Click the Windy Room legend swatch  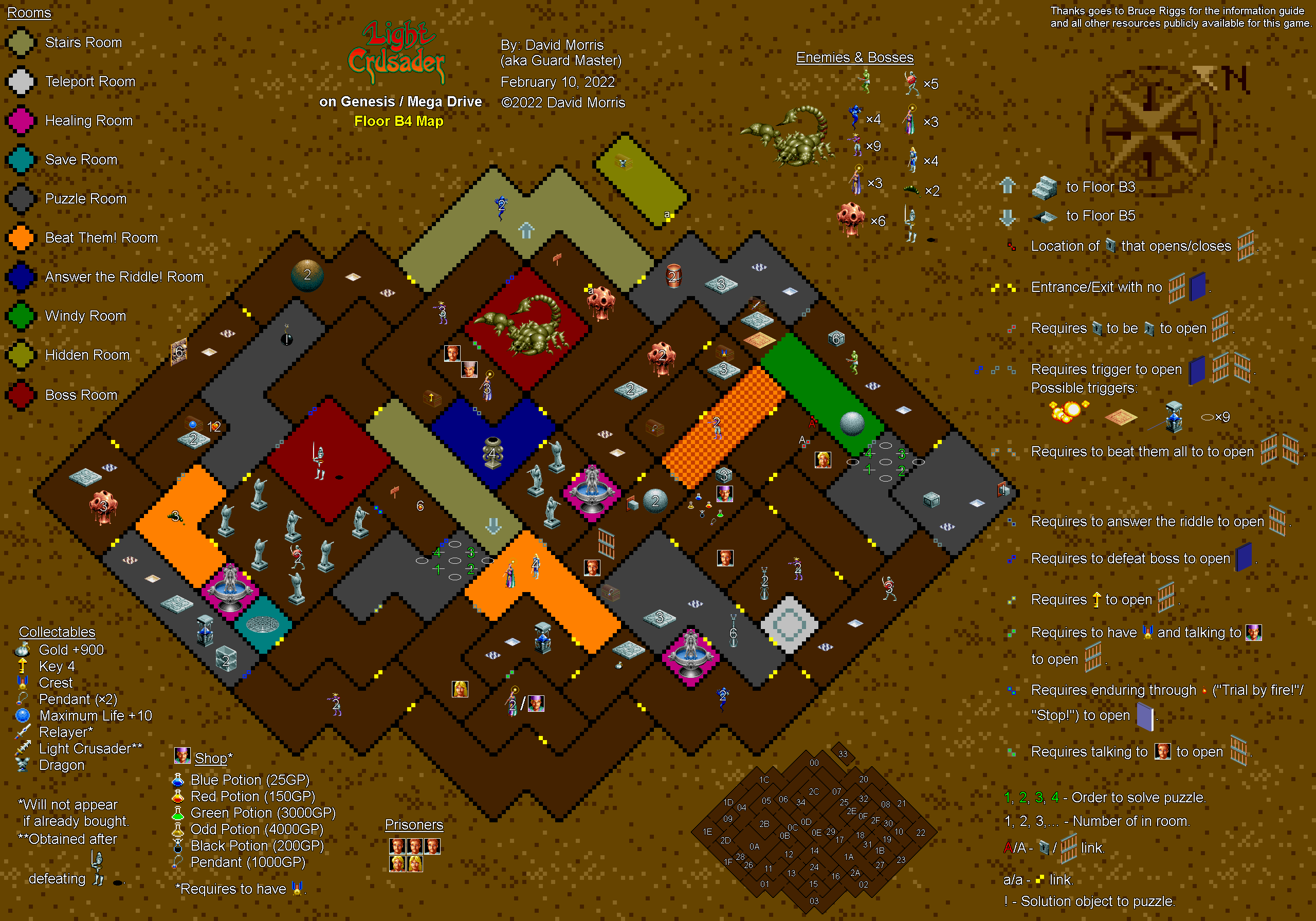point(21,316)
